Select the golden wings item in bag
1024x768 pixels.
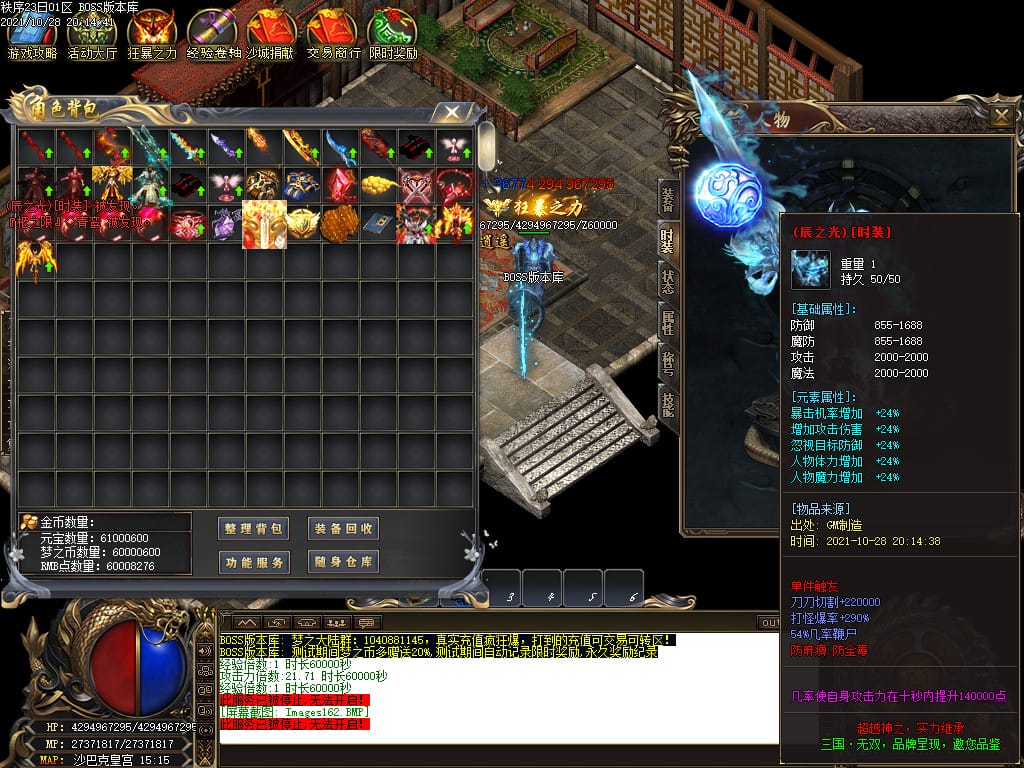(x=36, y=260)
